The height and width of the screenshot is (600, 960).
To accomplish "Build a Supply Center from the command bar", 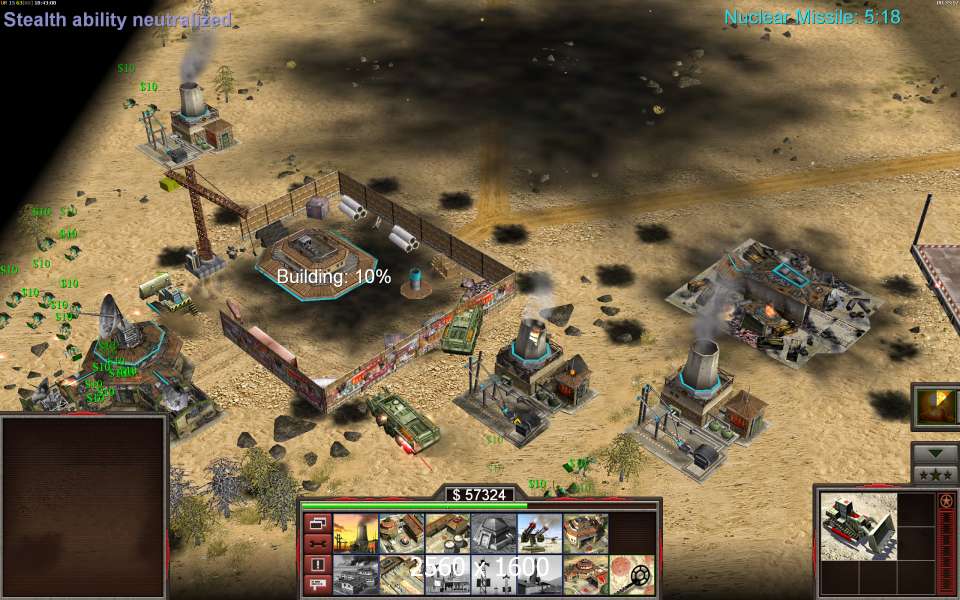I will coord(445,534).
